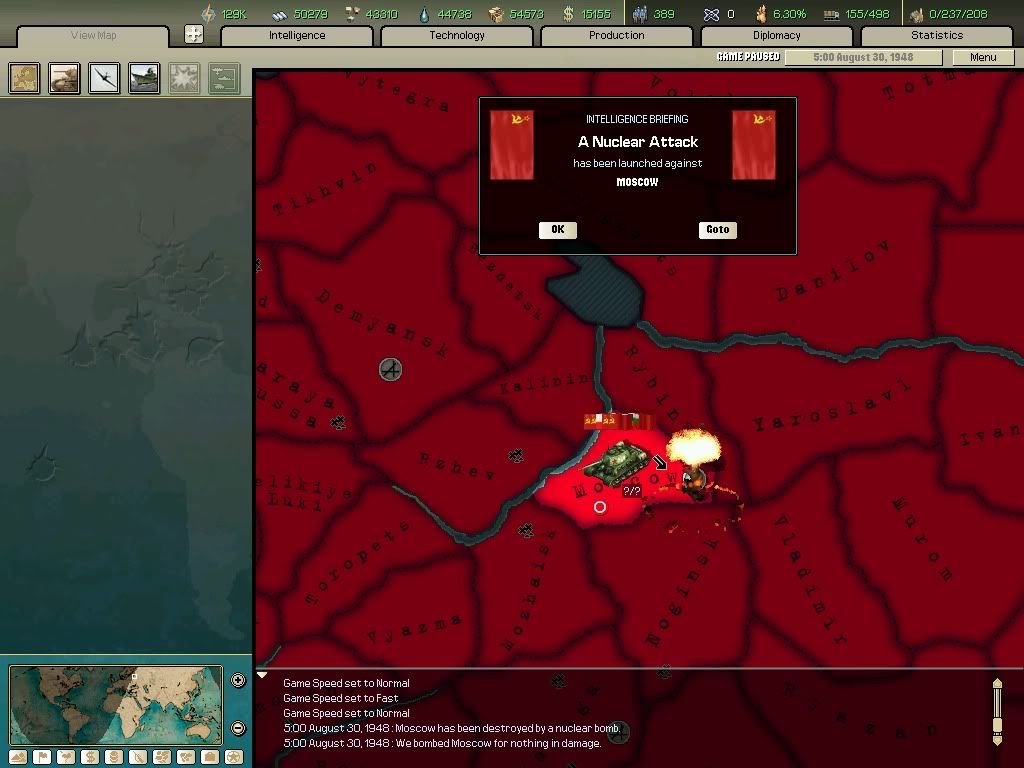Show the Diplomacy screen

click(x=777, y=36)
